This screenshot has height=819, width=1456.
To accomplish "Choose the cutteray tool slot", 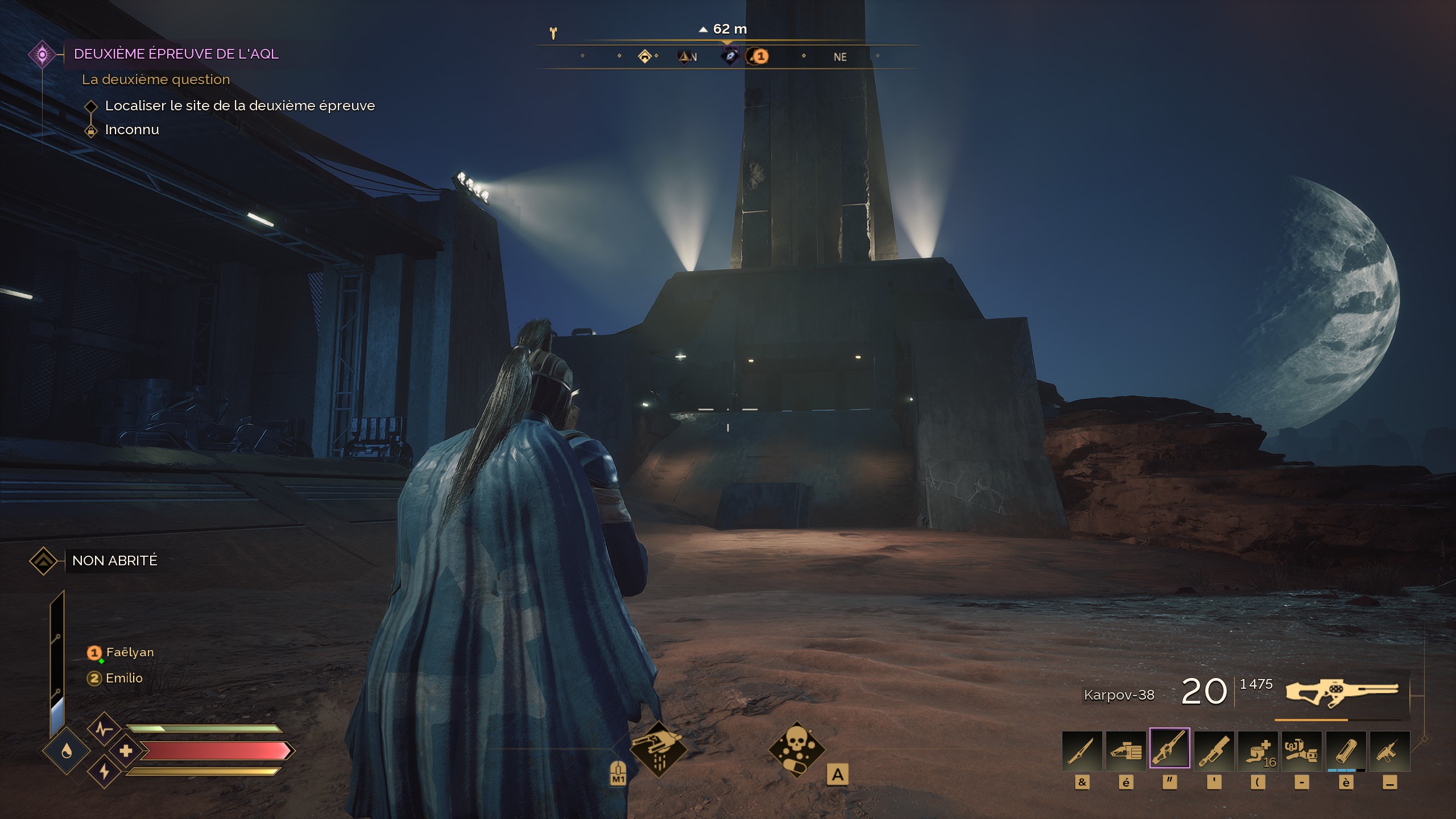I will tap(1126, 751).
